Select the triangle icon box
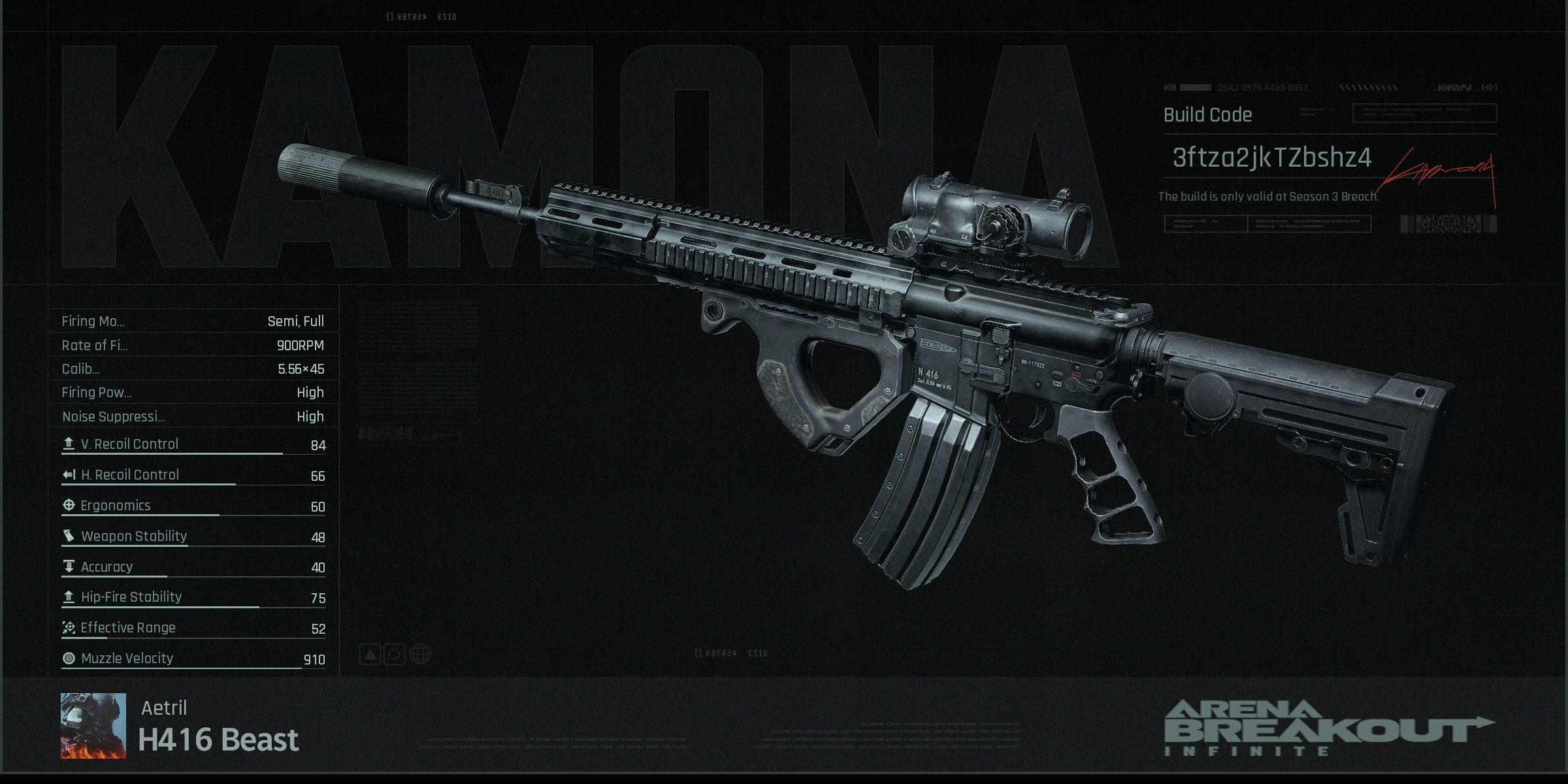 [x=370, y=654]
